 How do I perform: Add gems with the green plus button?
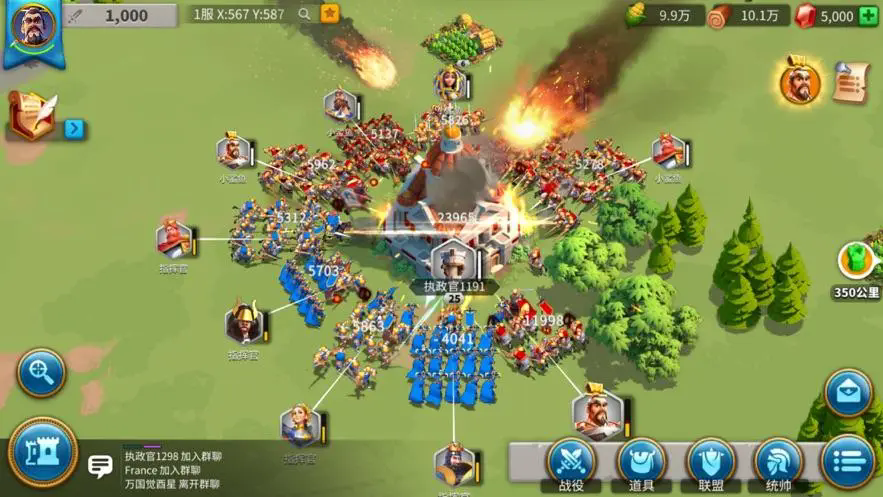pyautogui.click(x=868, y=16)
